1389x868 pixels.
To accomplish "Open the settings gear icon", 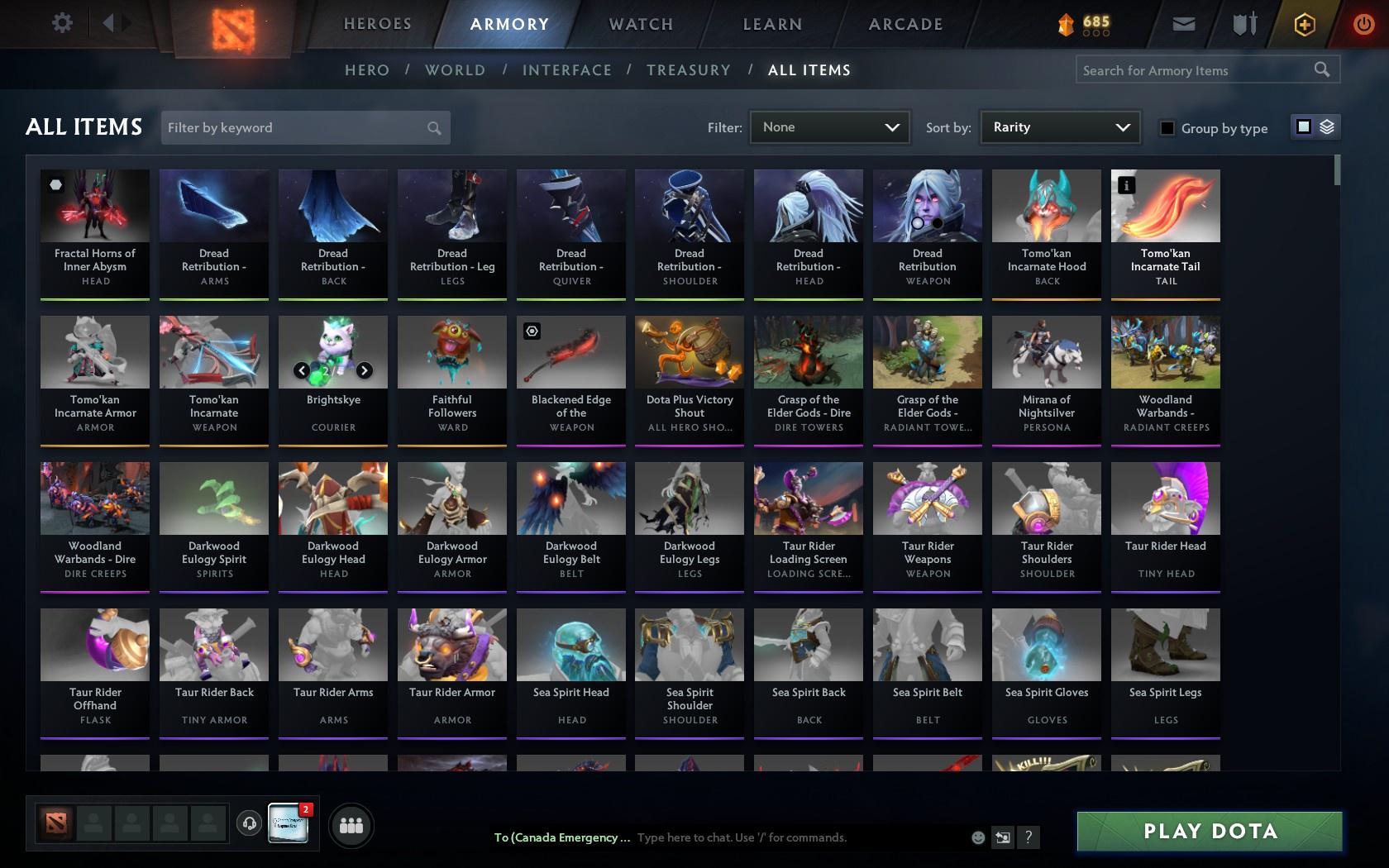I will pos(60,22).
